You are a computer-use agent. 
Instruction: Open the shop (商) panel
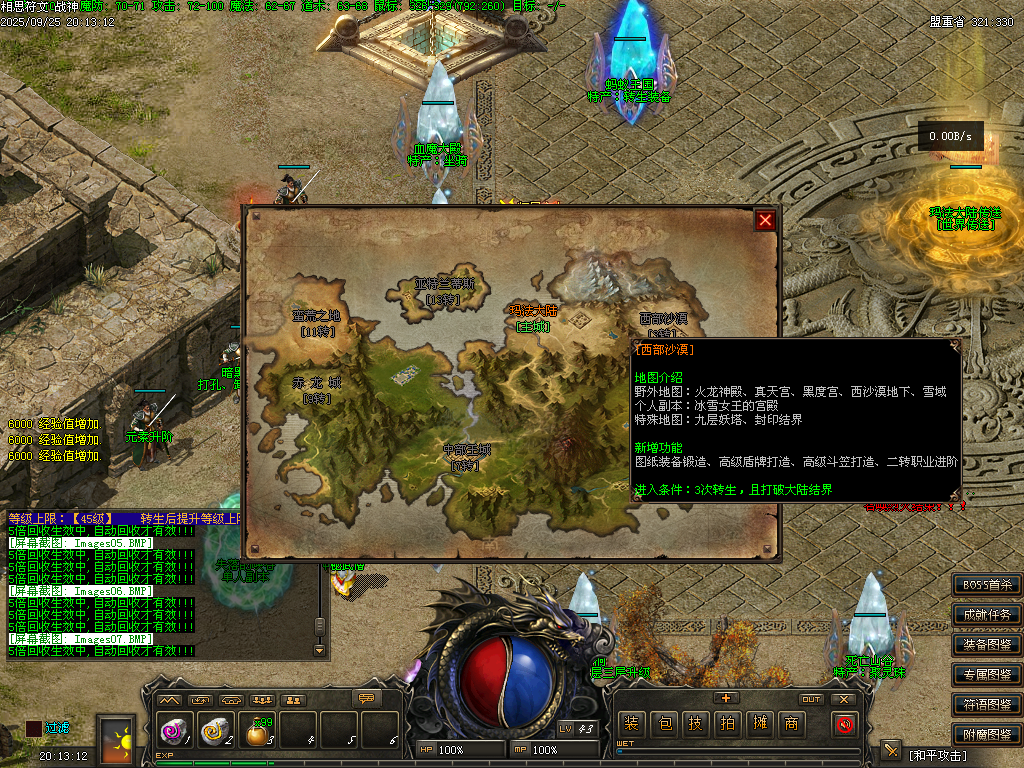pyautogui.click(x=791, y=724)
